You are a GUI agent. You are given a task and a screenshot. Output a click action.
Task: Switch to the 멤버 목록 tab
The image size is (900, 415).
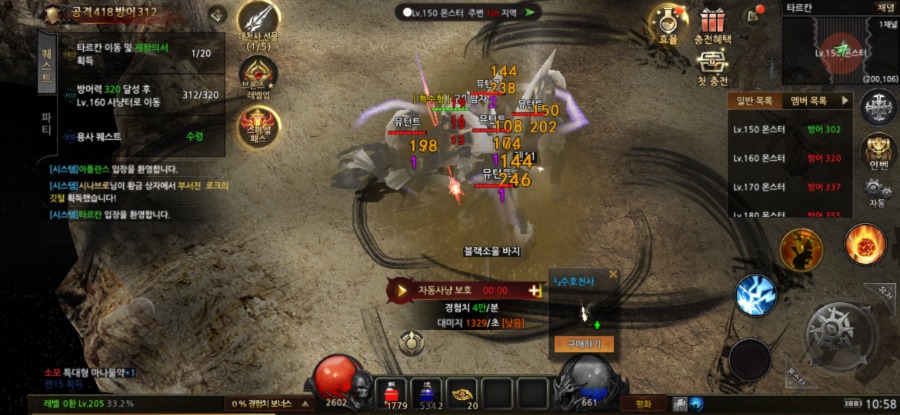(808, 101)
